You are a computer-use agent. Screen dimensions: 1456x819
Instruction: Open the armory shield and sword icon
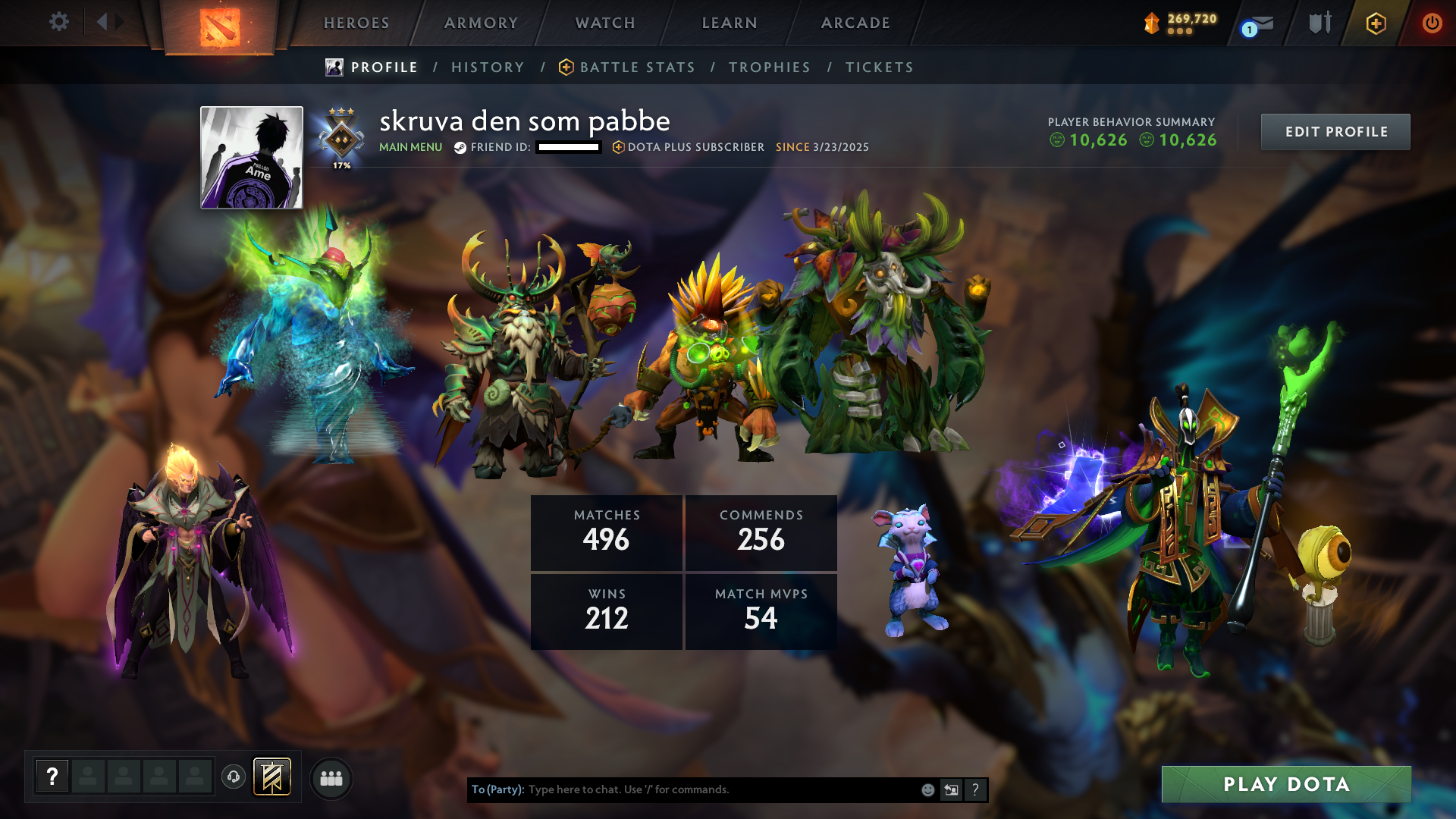(1319, 23)
